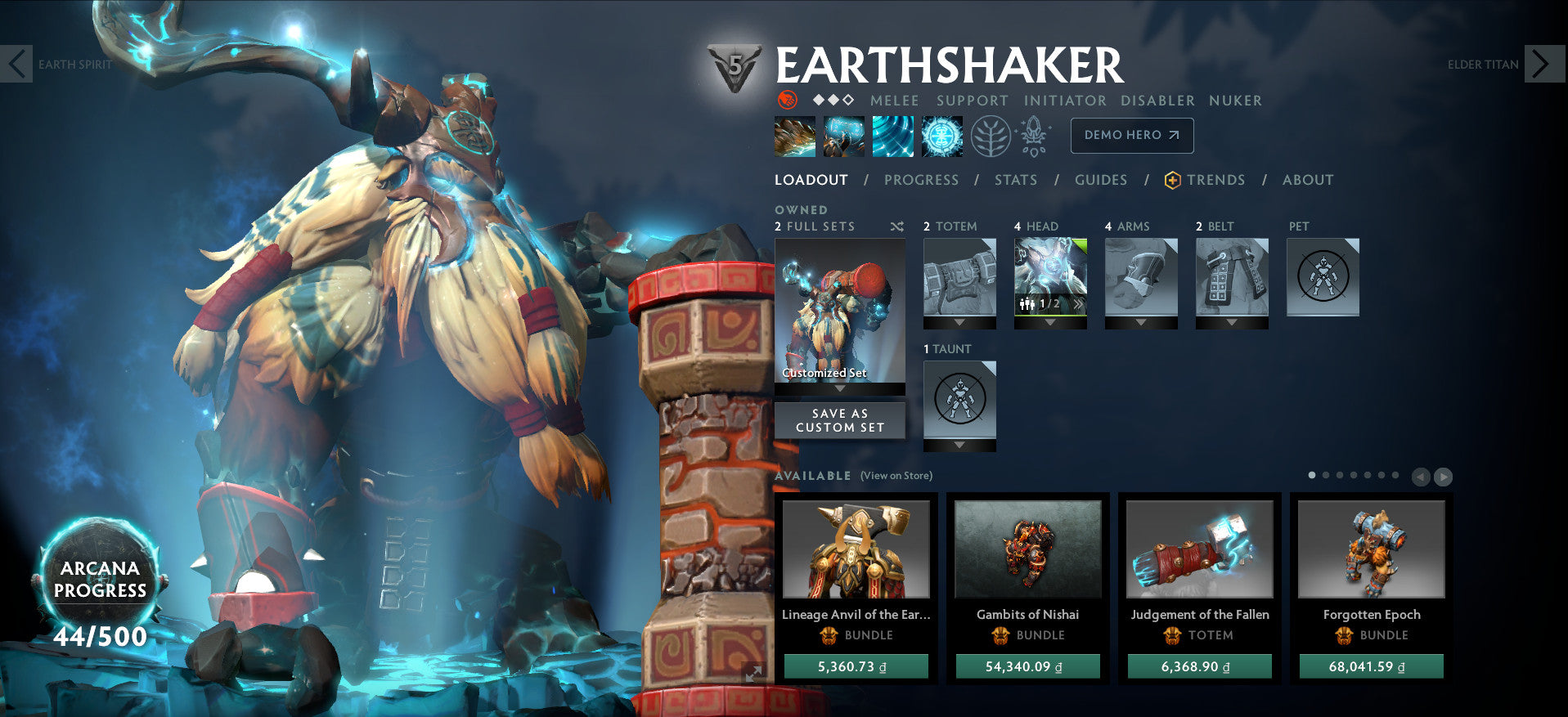This screenshot has width=1568, height=717.
Task: Select the Earthshaker hero level badge
Action: coord(735,65)
